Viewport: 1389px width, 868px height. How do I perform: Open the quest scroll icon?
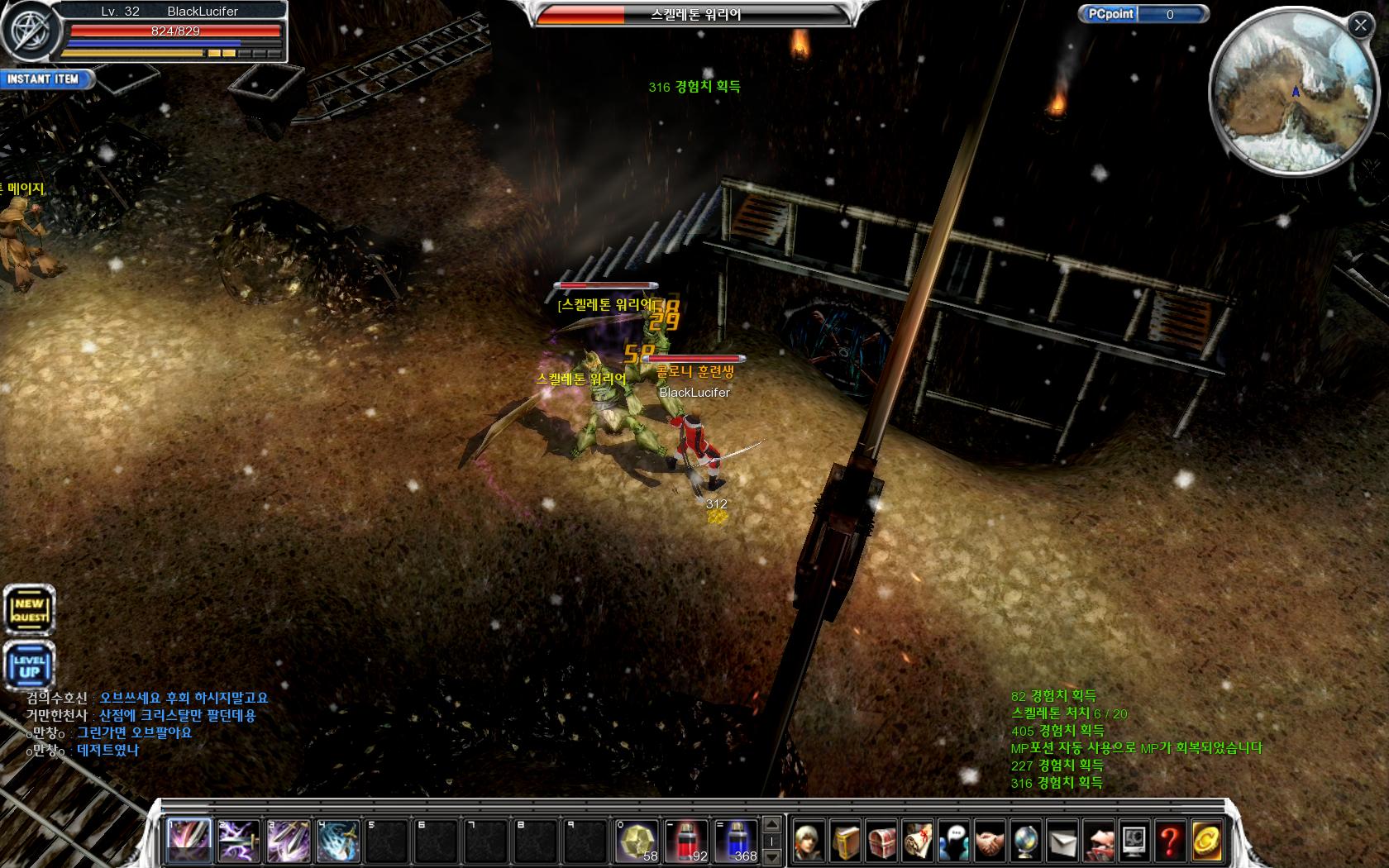coord(918,842)
